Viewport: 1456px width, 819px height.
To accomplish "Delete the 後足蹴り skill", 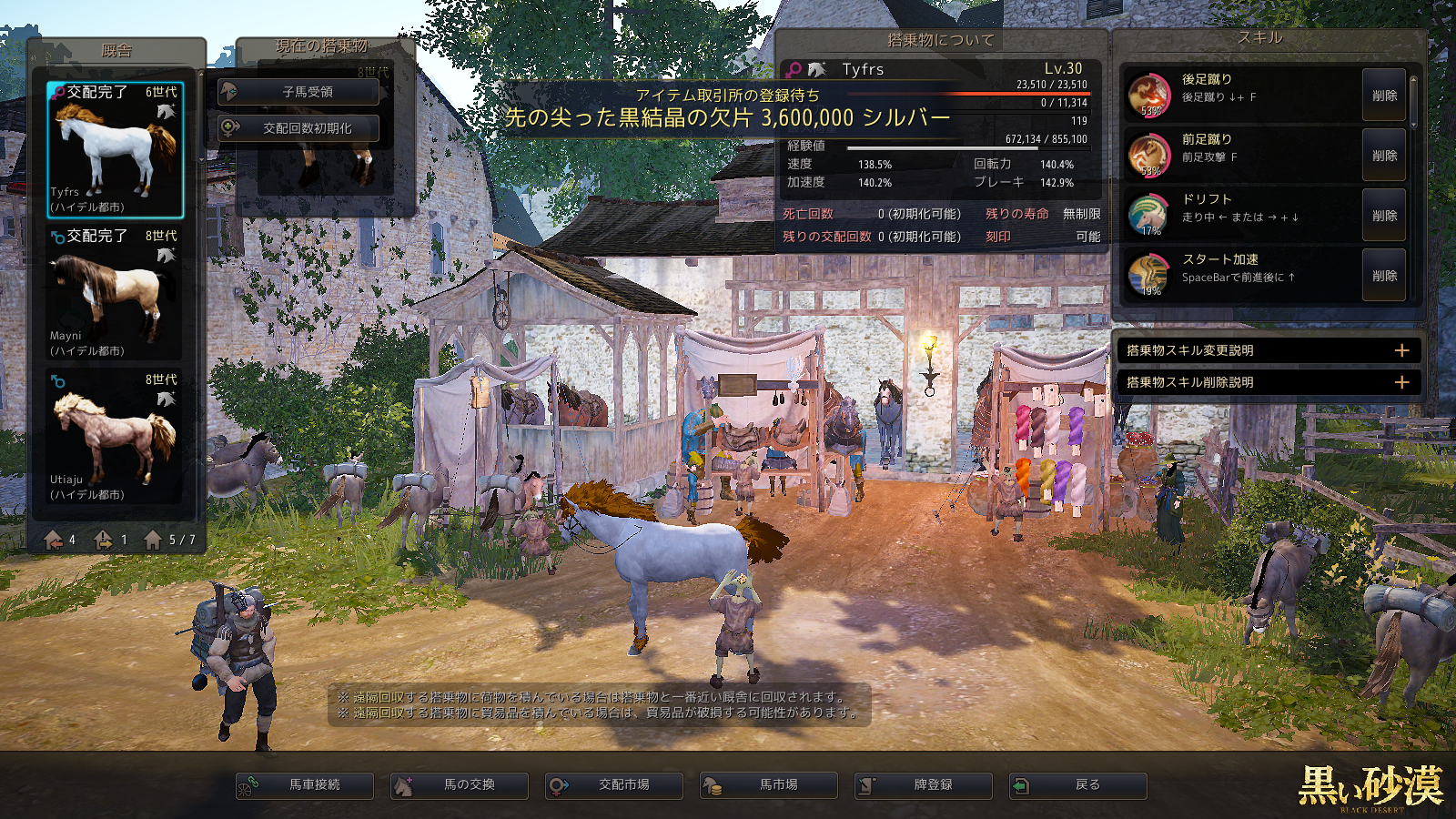I will point(1384,96).
